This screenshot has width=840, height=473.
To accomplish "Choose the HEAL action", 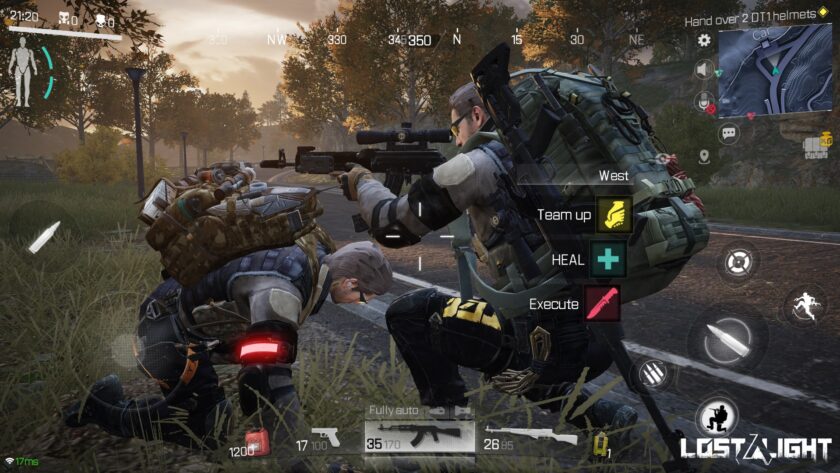I will [x=607, y=258].
